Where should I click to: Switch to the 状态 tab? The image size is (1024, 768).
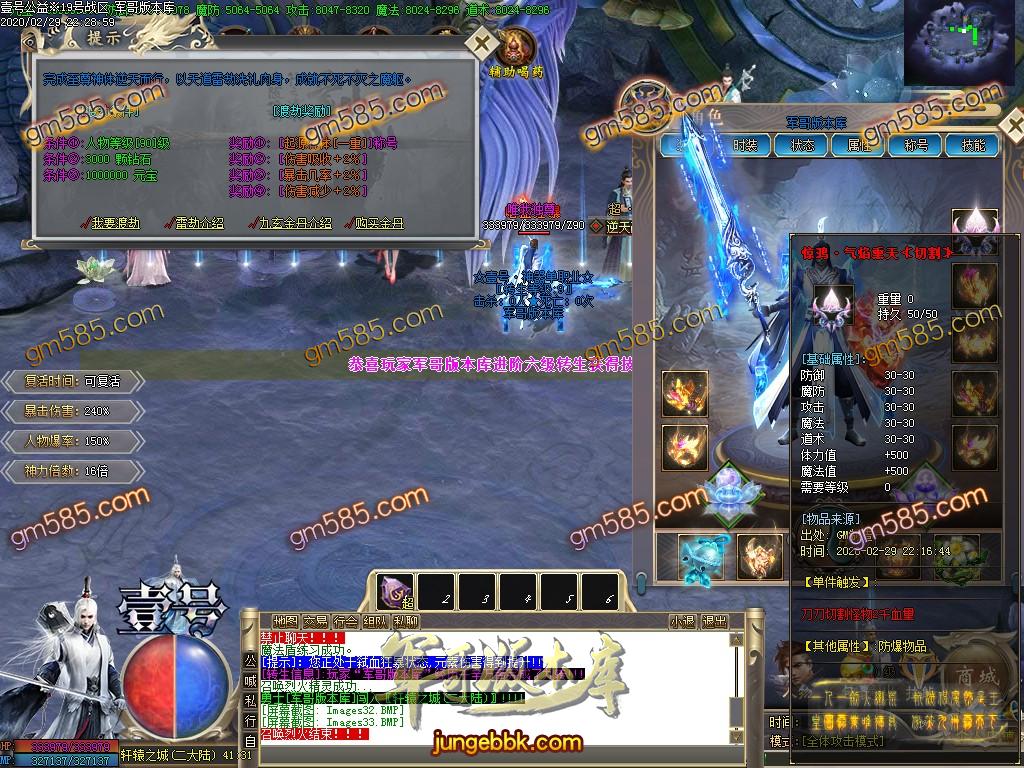(802, 145)
